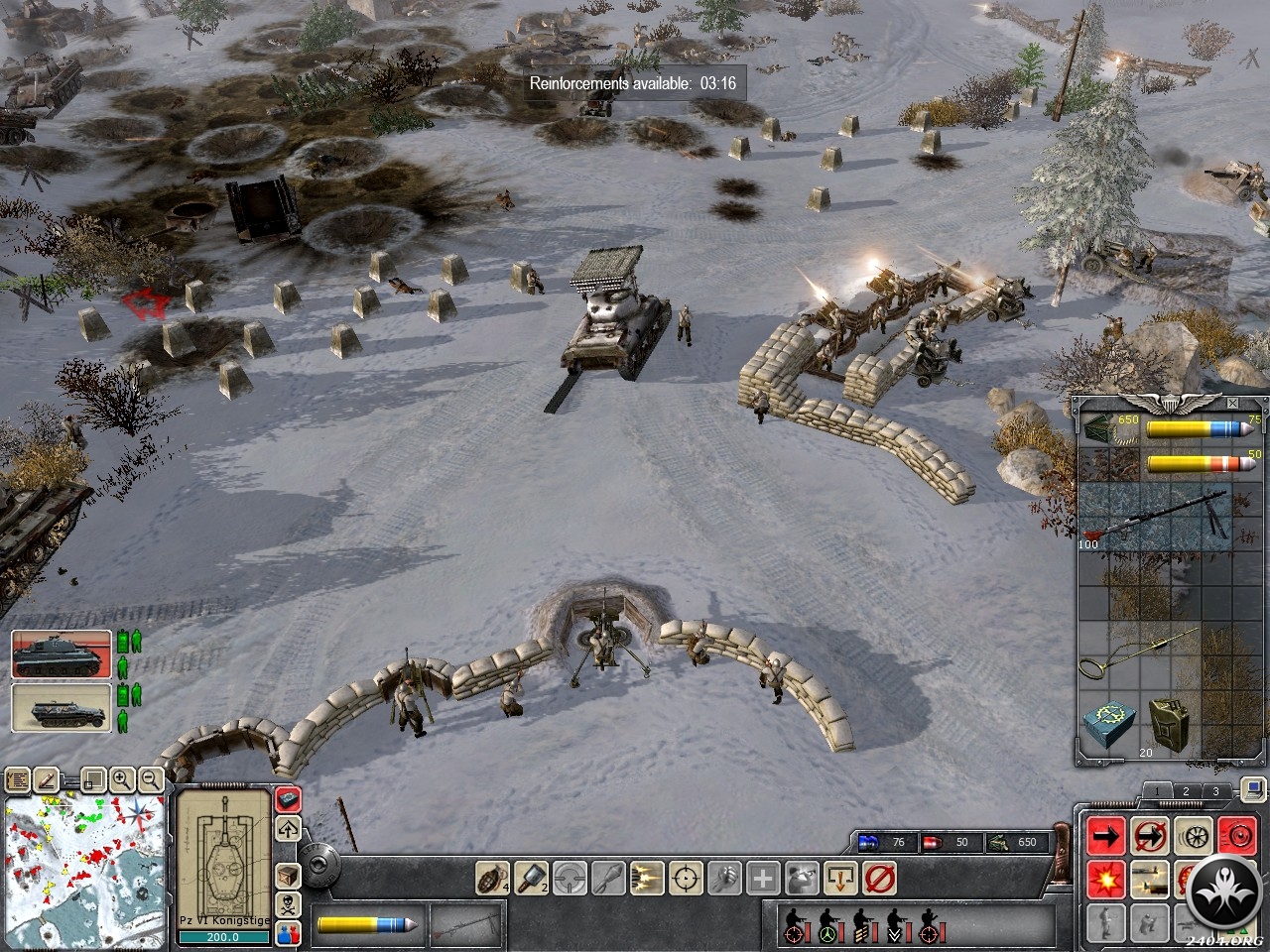Open the mission objectives list
1270x952 pixels.
click(17, 780)
